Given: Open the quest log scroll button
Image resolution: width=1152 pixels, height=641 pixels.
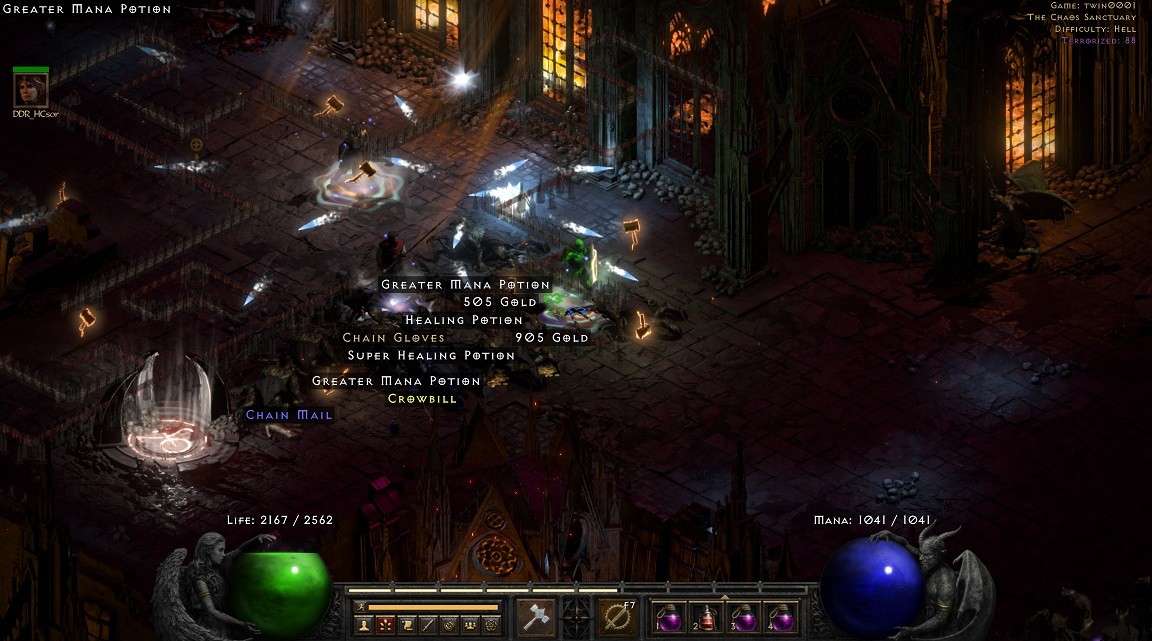Looking at the screenshot, I should pos(407,624).
